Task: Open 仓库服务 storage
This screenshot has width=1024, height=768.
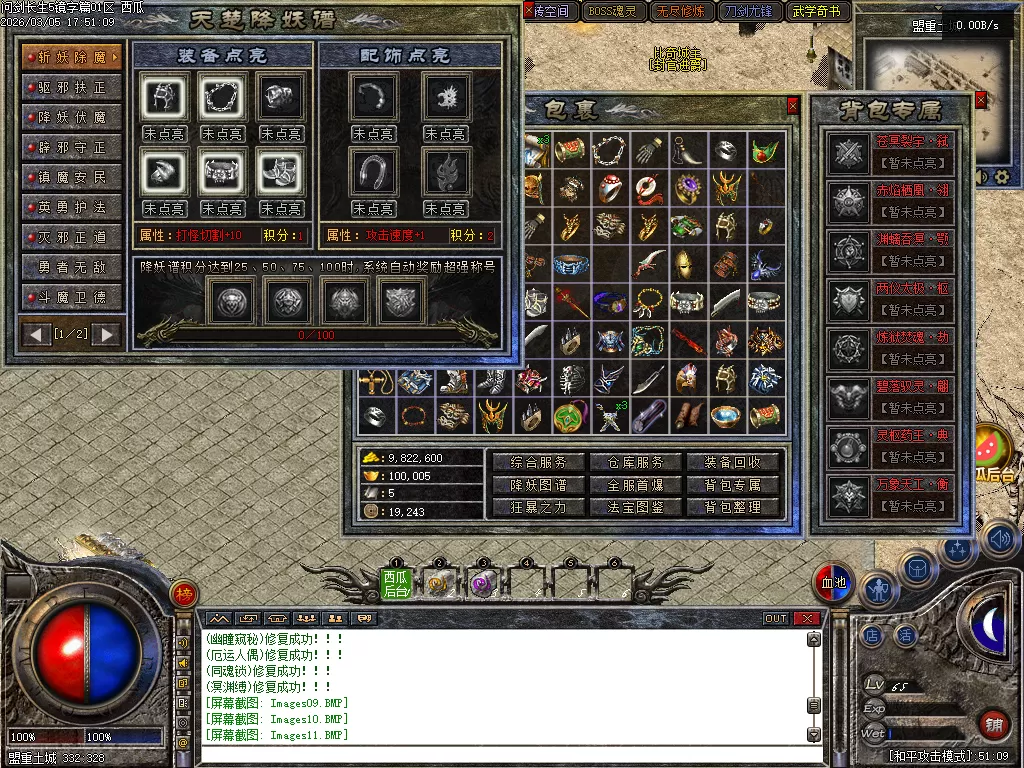Action: point(636,463)
